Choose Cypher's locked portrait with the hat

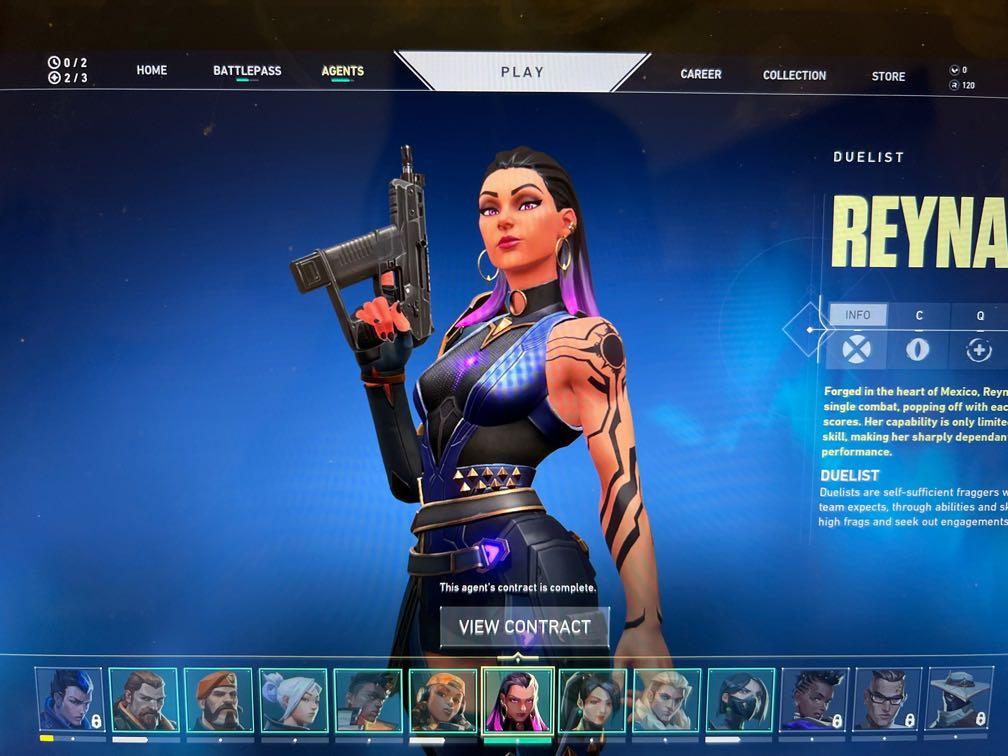tap(964, 700)
